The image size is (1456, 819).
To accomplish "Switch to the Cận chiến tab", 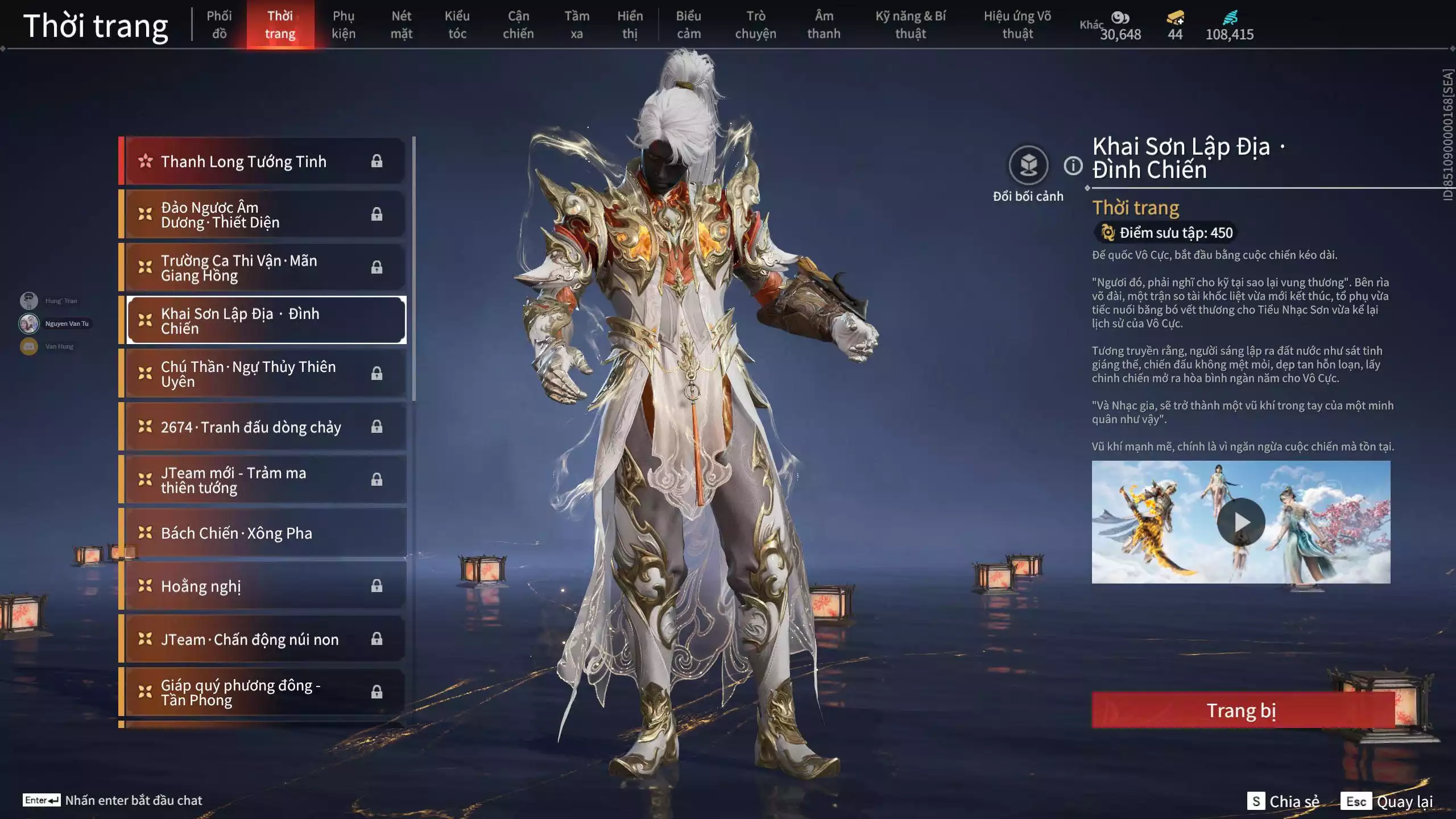I will pos(518,24).
